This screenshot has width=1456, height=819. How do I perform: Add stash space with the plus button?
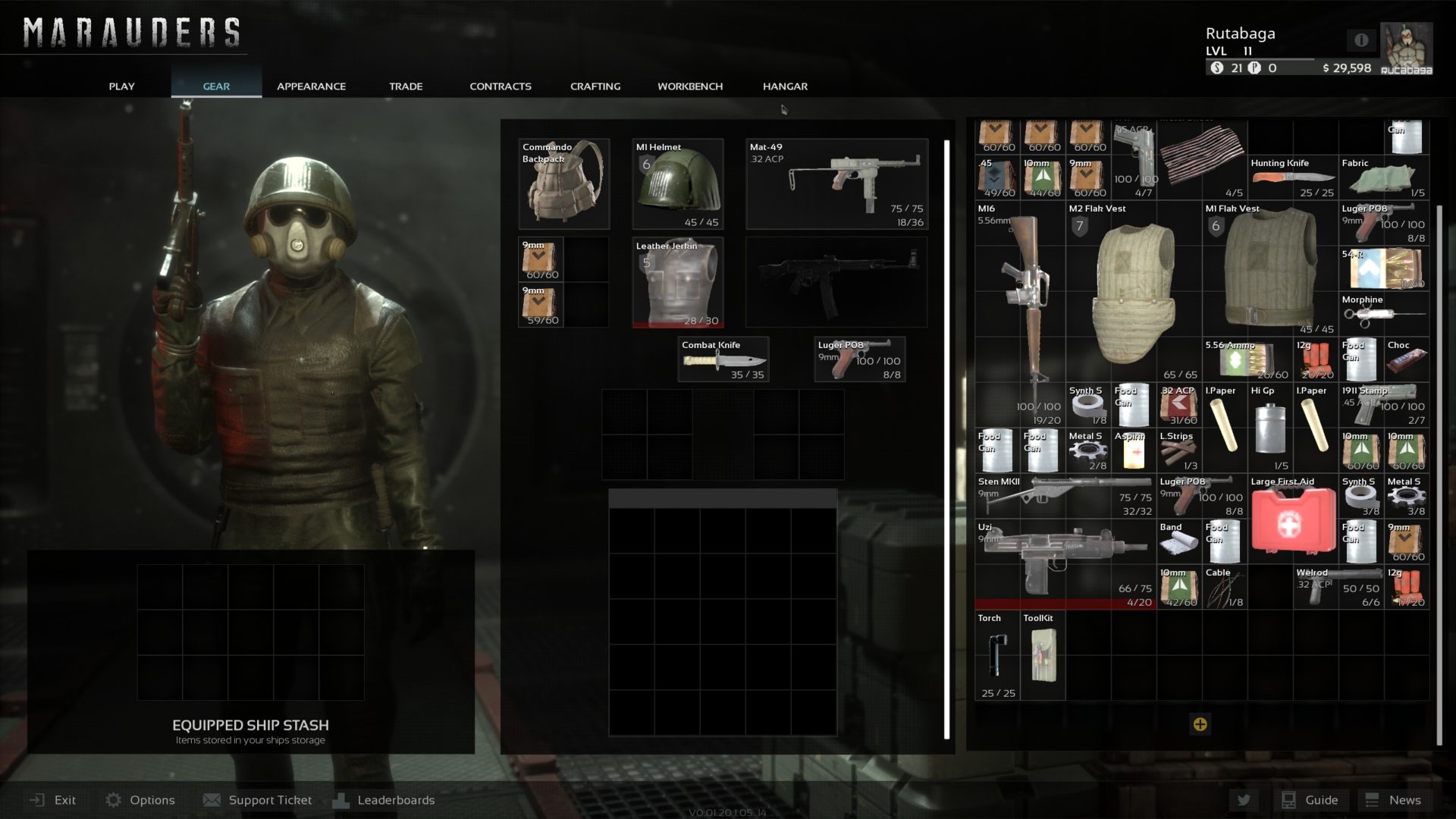click(1200, 724)
